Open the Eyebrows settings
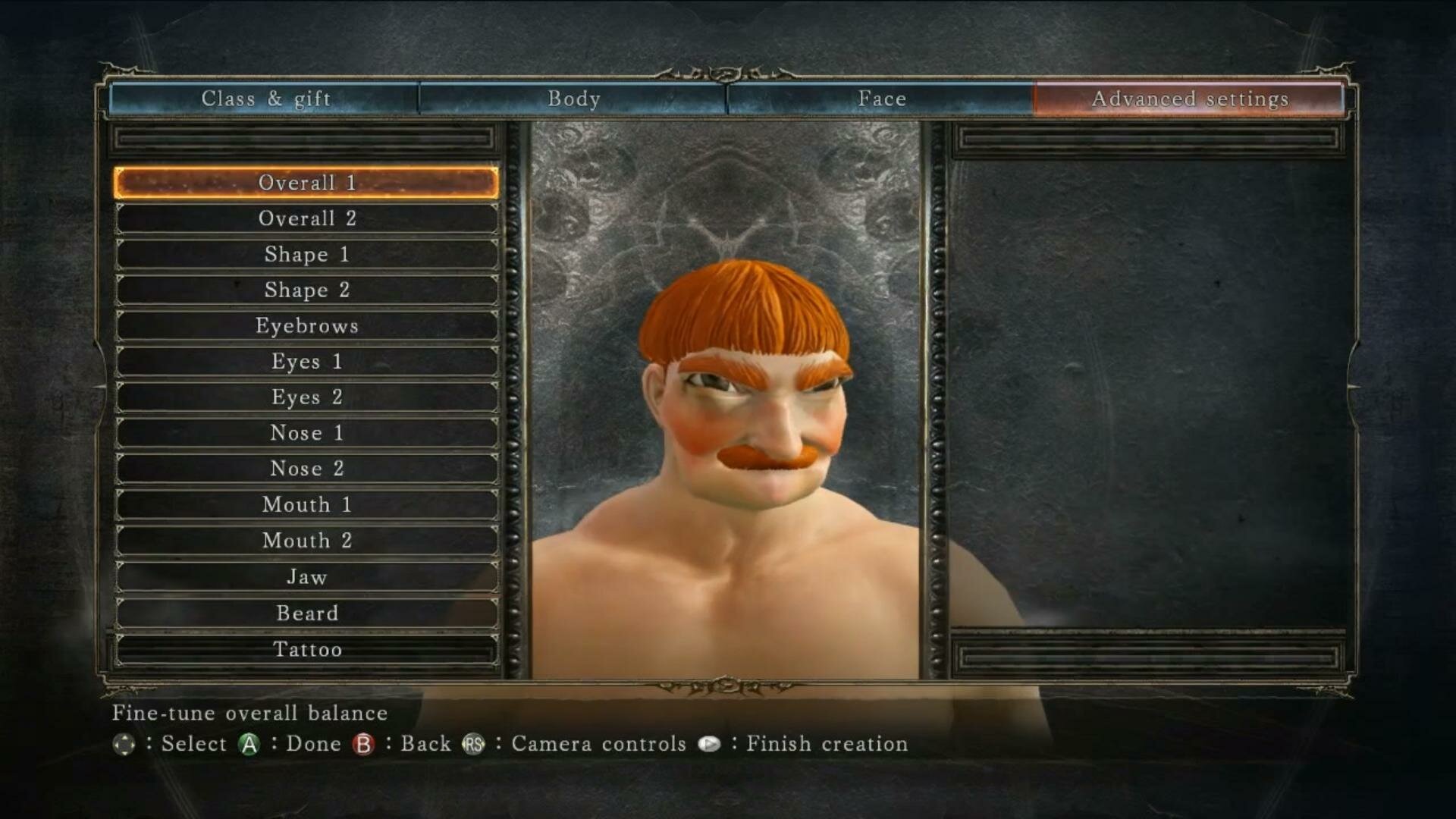The image size is (1456, 819). [x=307, y=326]
